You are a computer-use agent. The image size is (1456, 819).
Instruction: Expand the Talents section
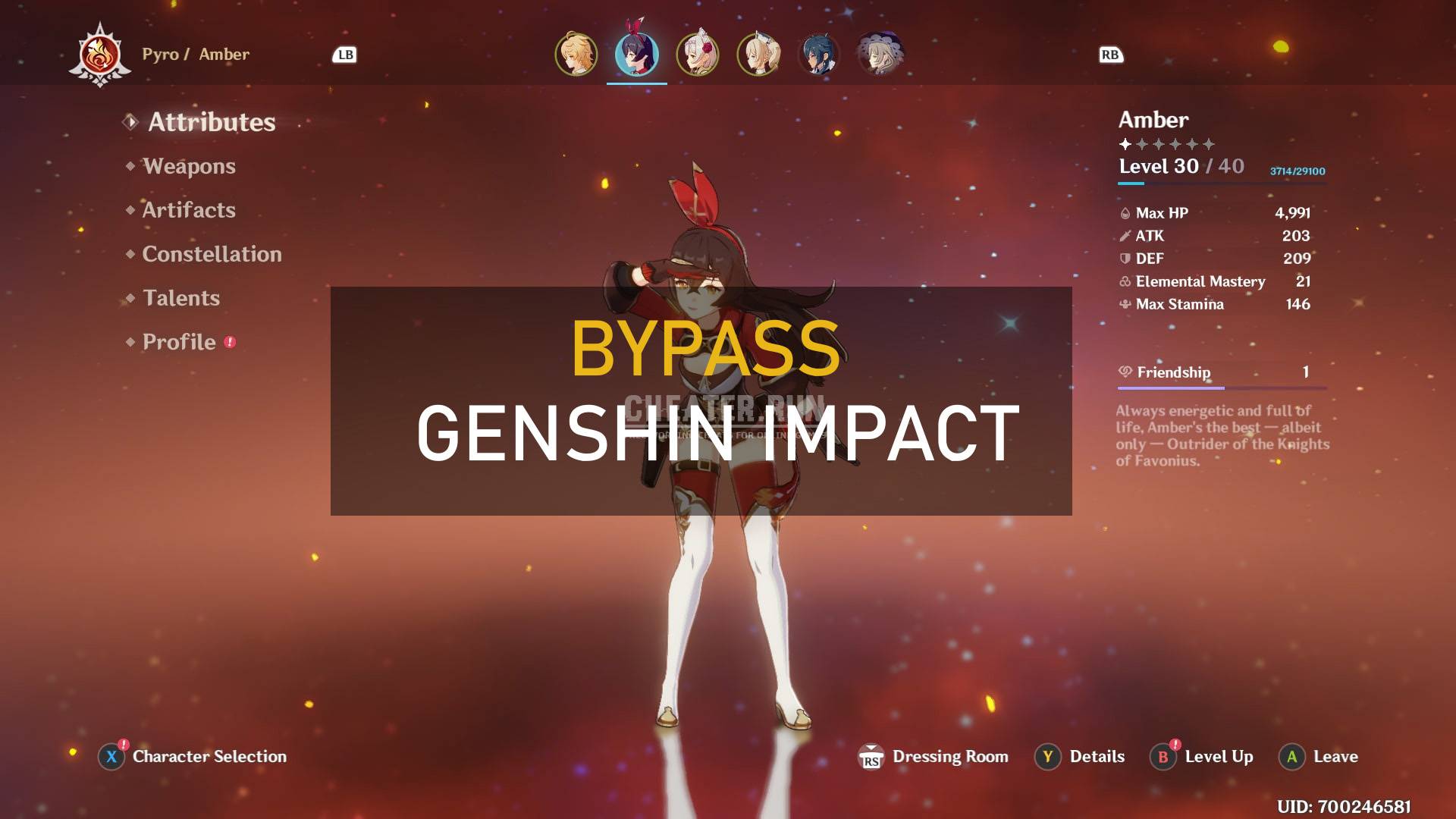[181, 298]
